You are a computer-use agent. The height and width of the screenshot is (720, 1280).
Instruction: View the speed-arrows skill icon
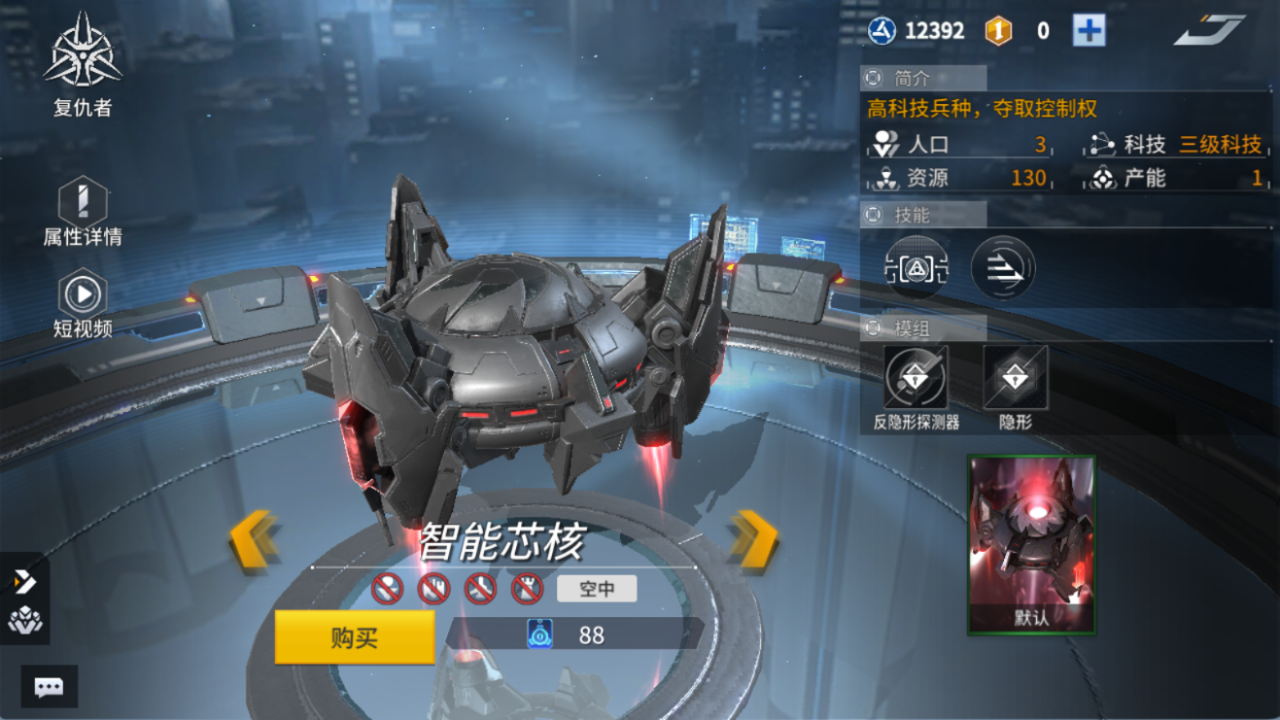pos(1003,268)
